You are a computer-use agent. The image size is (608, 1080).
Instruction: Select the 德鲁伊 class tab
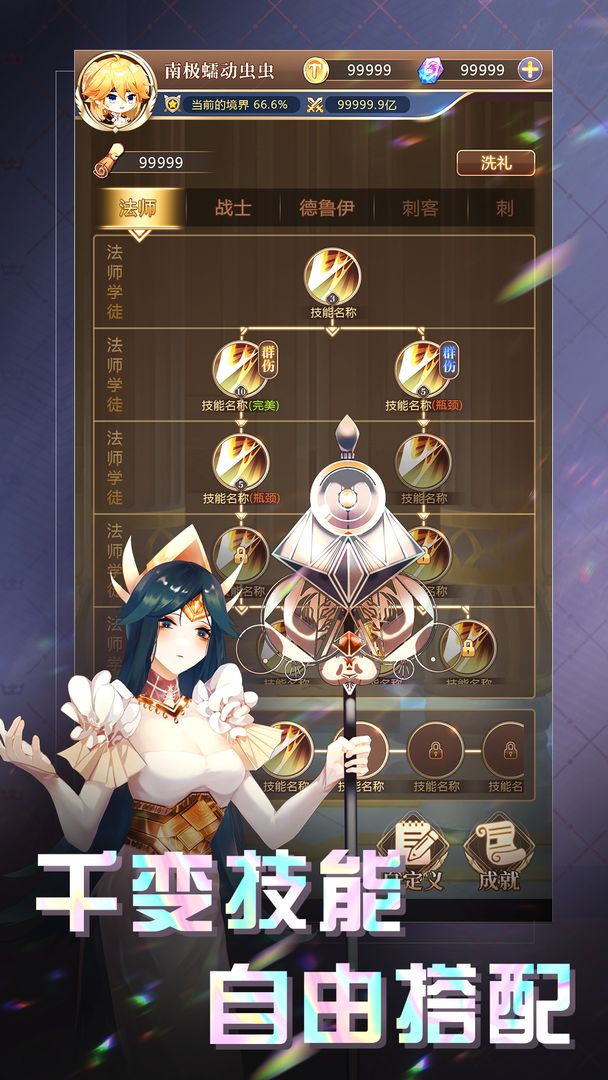pos(326,208)
